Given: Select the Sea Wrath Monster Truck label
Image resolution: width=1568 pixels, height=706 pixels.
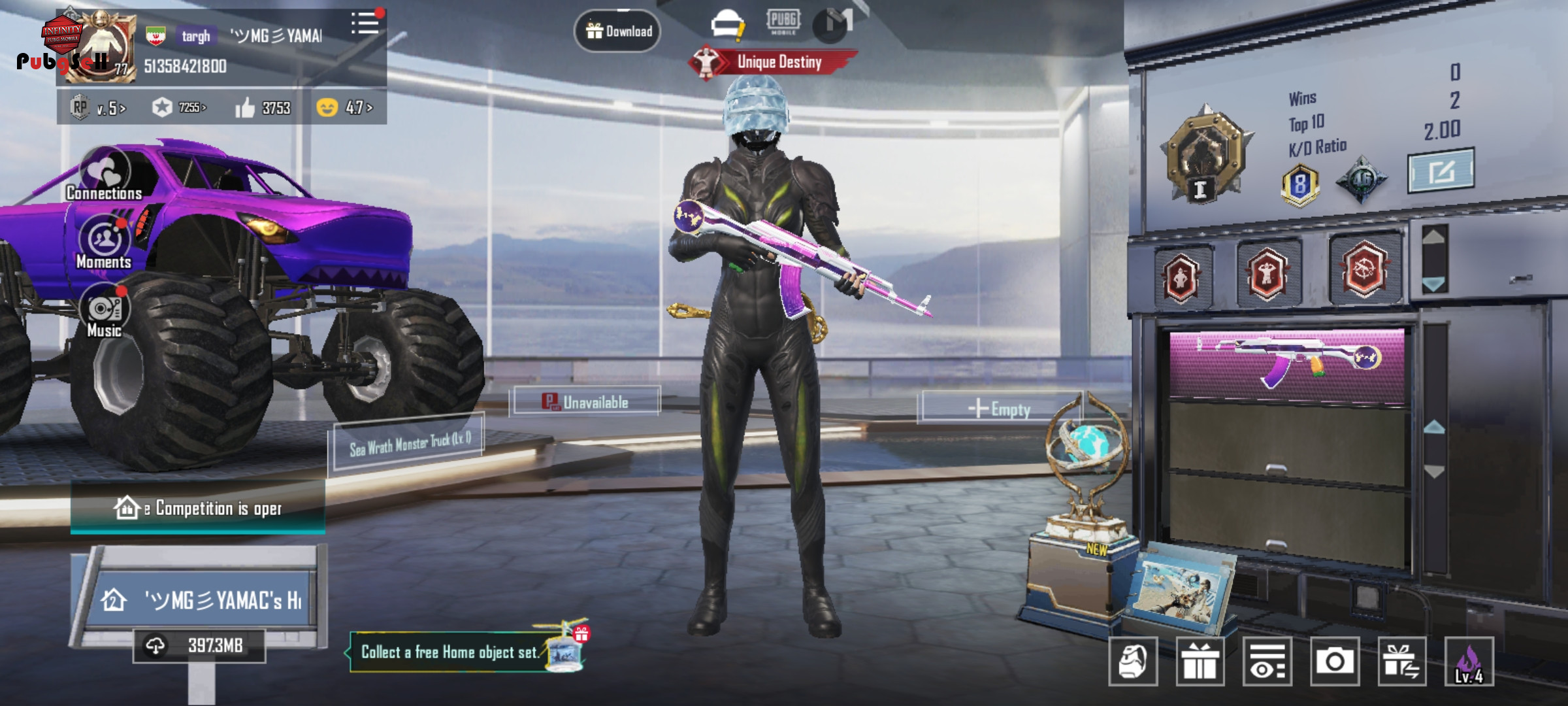Looking at the screenshot, I should click(x=410, y=444).
